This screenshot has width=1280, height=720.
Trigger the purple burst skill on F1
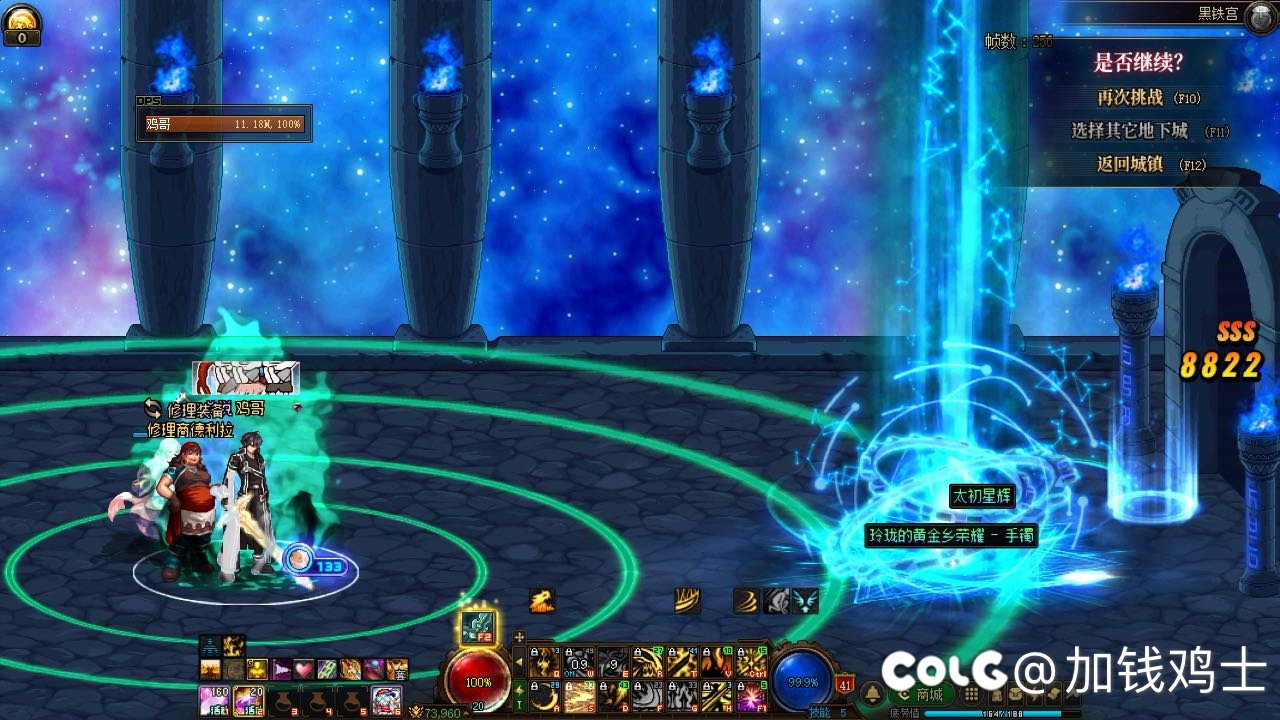pos(751,695)
